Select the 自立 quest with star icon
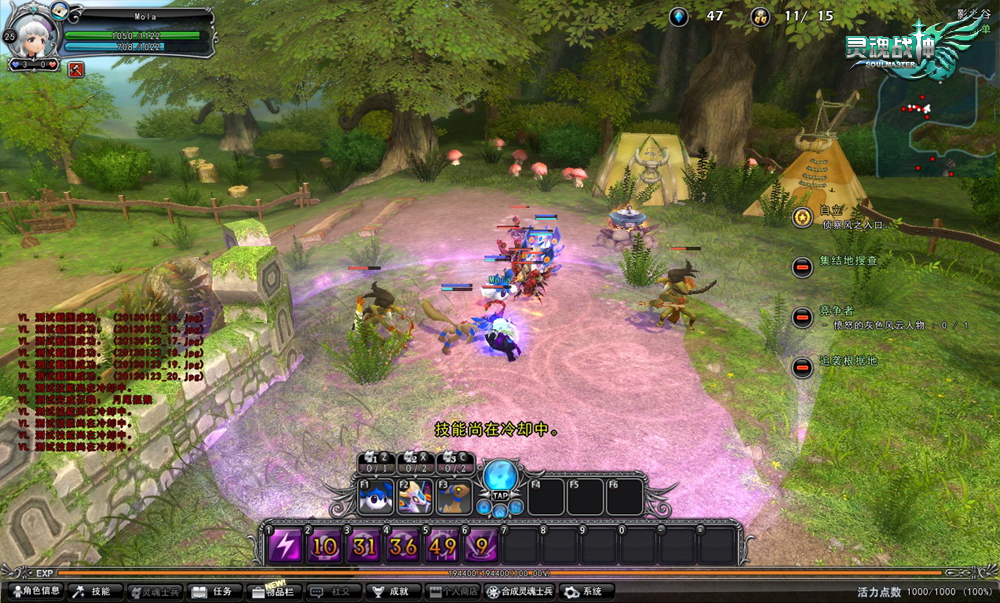 point(802,216)
